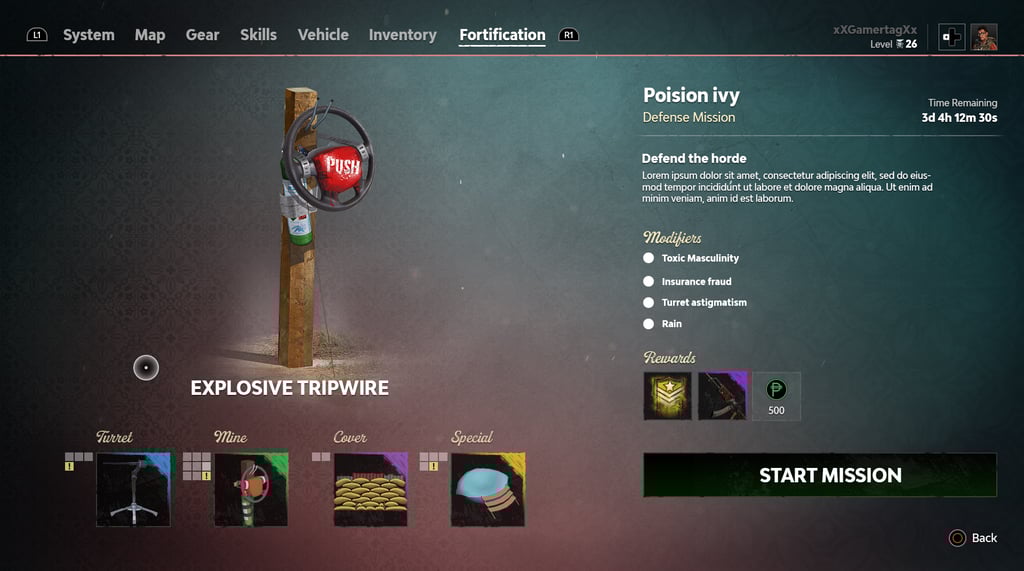View the rifle weapon reward
The image size is (1024, 571).
(722, 396)
